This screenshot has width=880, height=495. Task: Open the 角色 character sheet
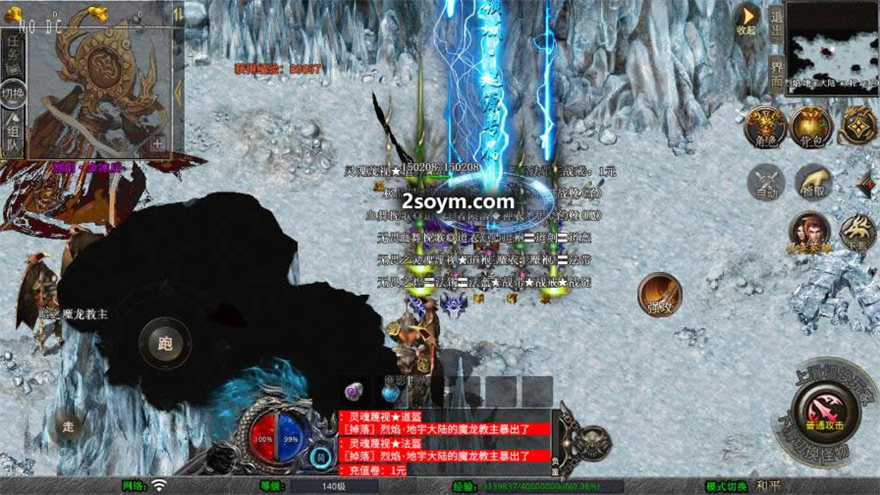pos(765,126)
